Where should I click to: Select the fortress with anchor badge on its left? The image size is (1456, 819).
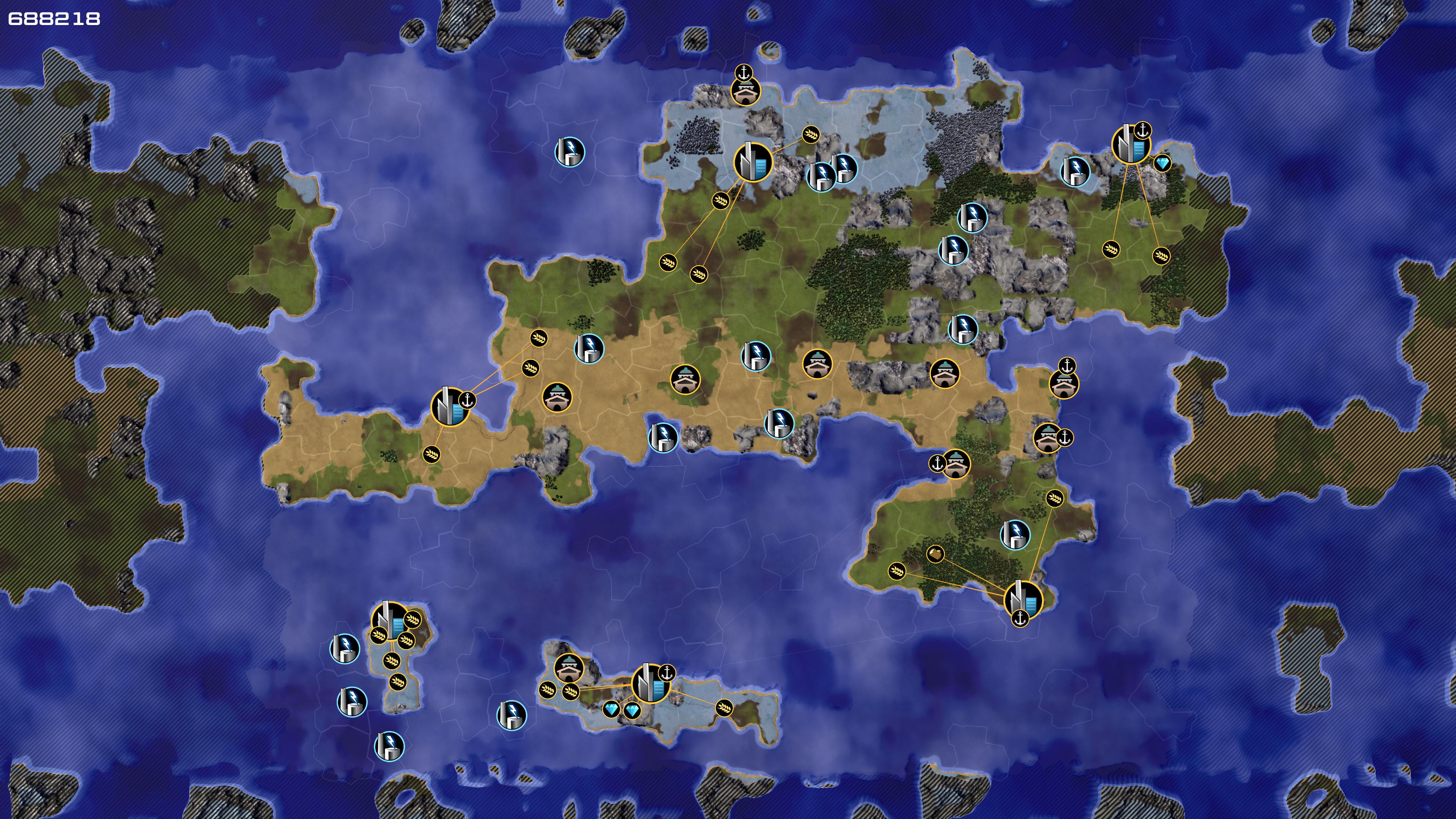pyautogui.click(x=956, y=463)
